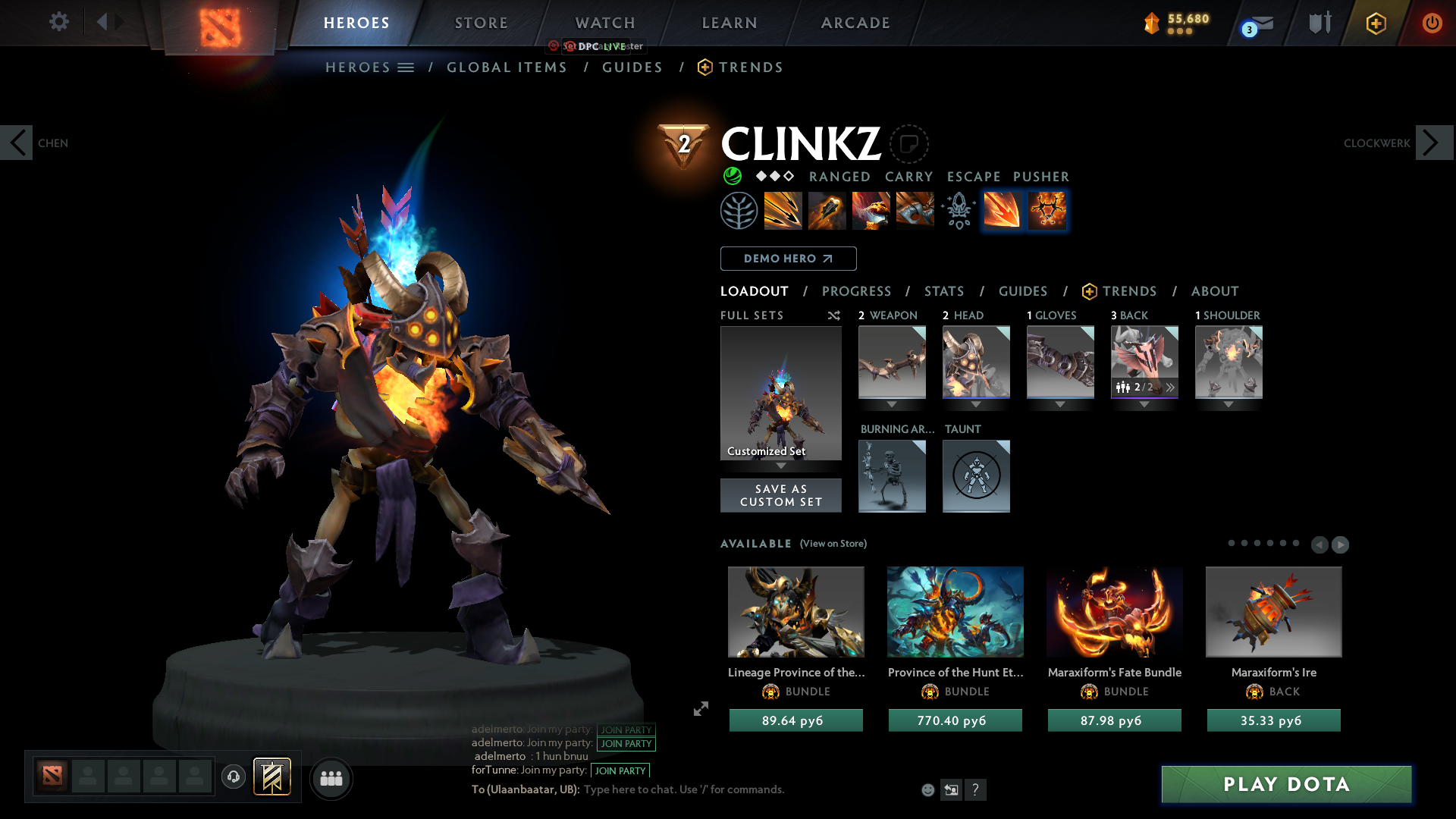
Task: Open the emoticon picker in chat
Action: pyautogui.click(x=927, y=789)
